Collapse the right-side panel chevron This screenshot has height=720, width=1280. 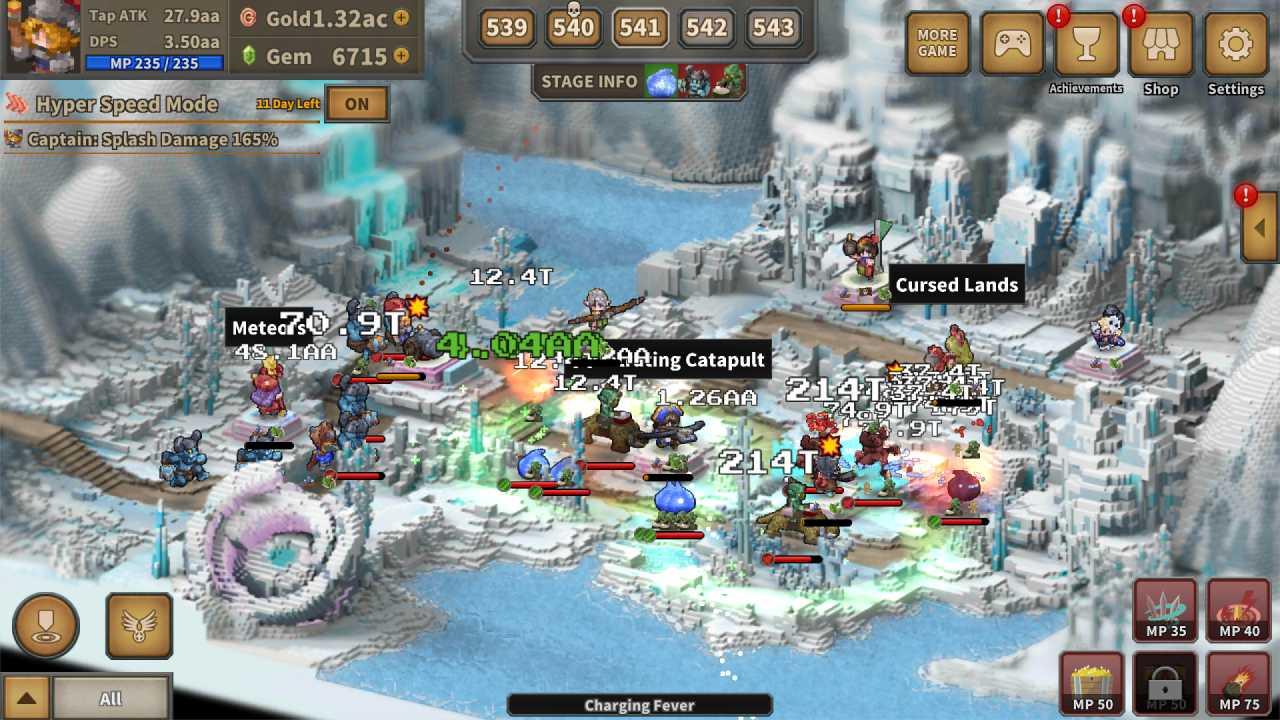click(x=1258, y=227)
